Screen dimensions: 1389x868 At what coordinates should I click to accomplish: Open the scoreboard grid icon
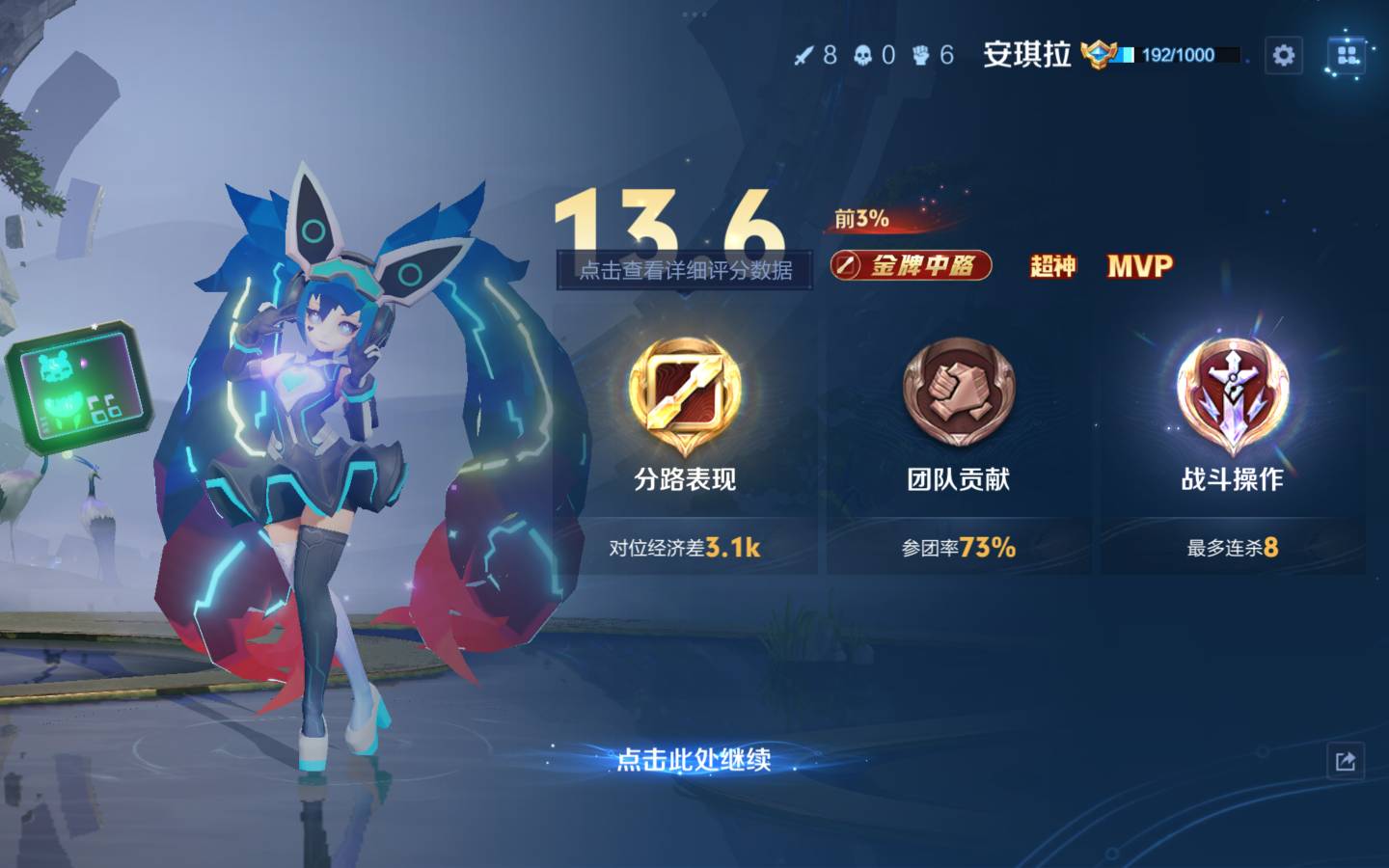point(1348,55)
